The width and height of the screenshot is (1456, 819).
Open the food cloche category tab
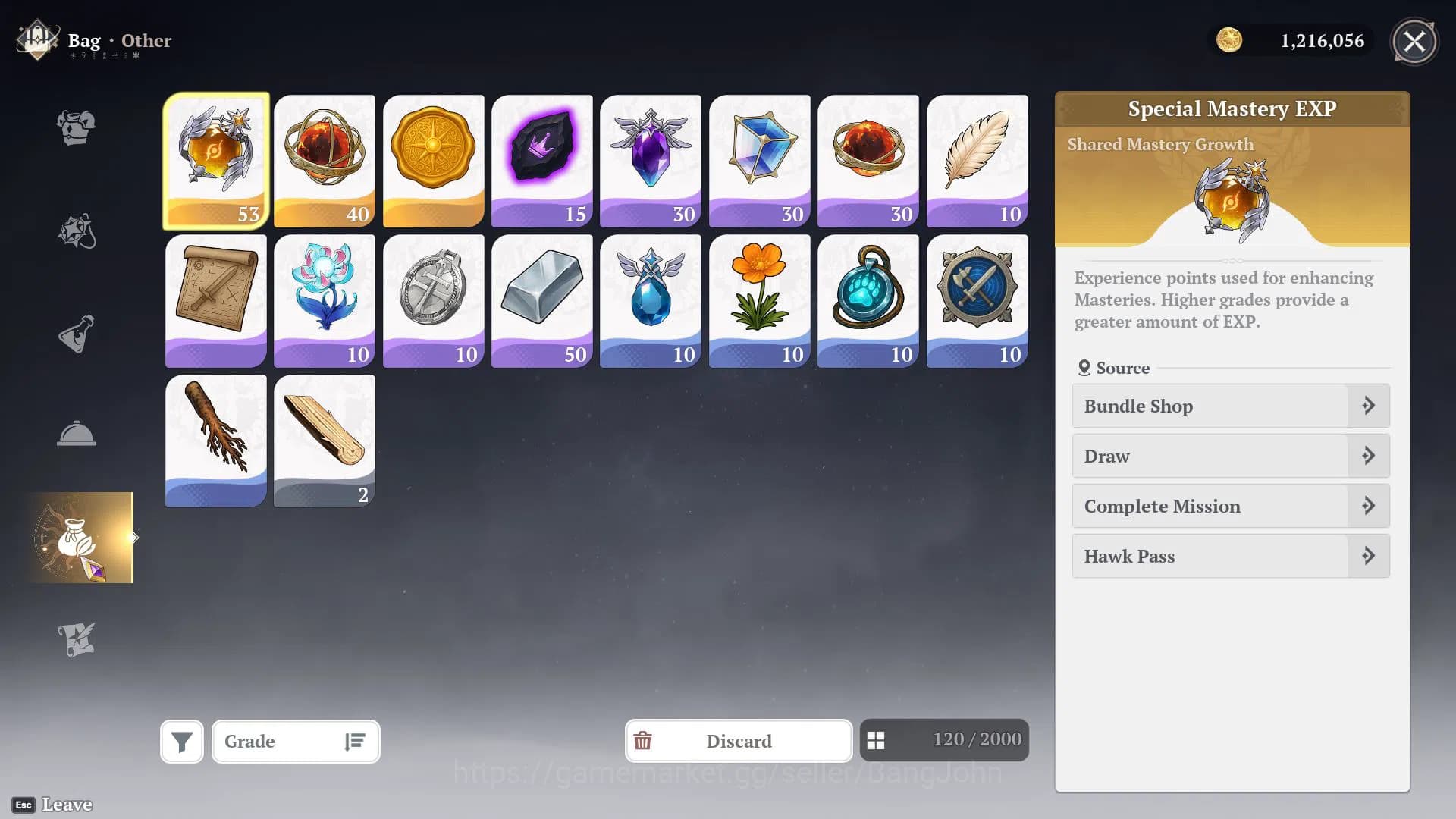click(76, 434)
